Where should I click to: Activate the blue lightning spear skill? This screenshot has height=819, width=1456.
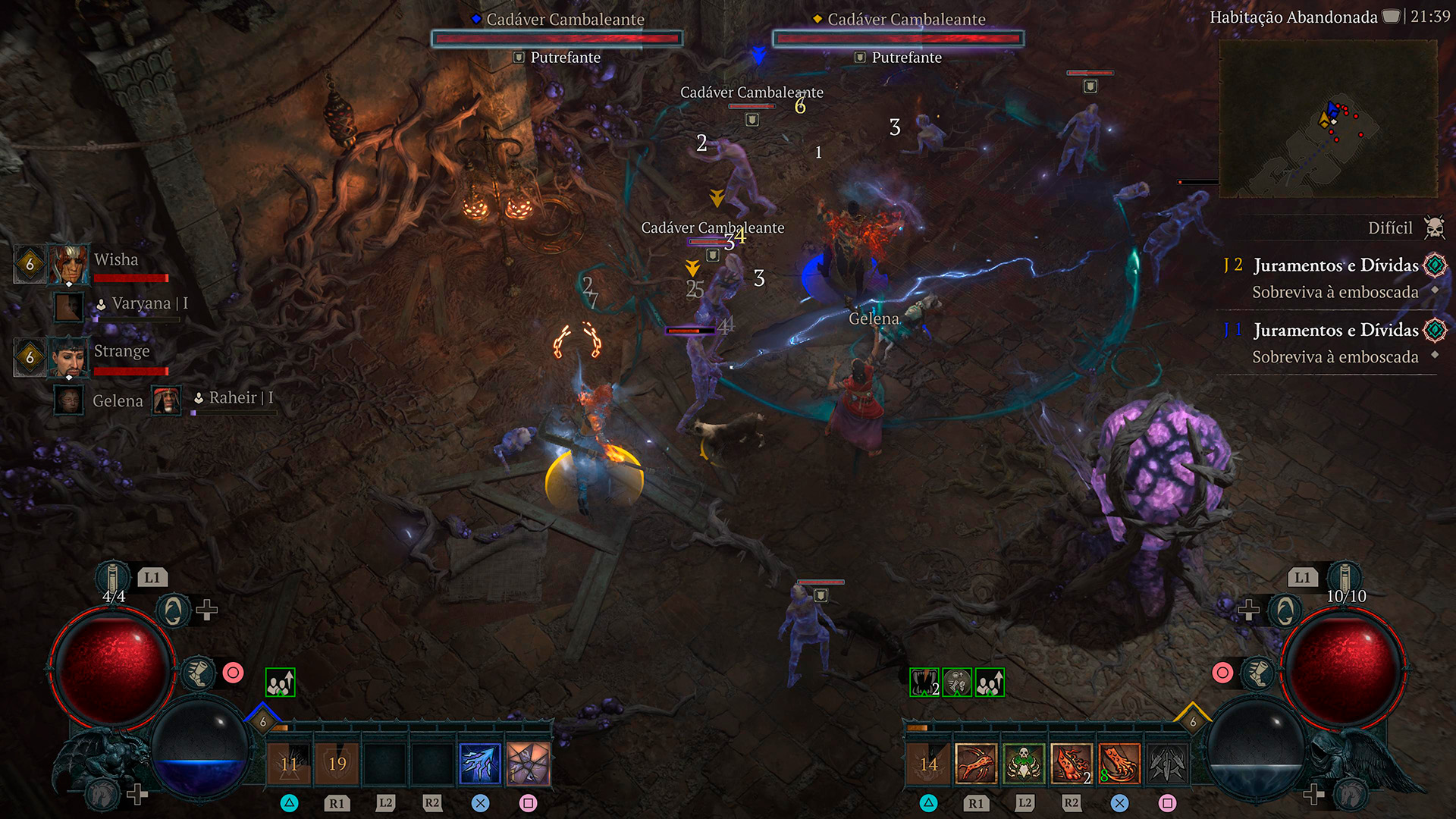click(480, 764)
